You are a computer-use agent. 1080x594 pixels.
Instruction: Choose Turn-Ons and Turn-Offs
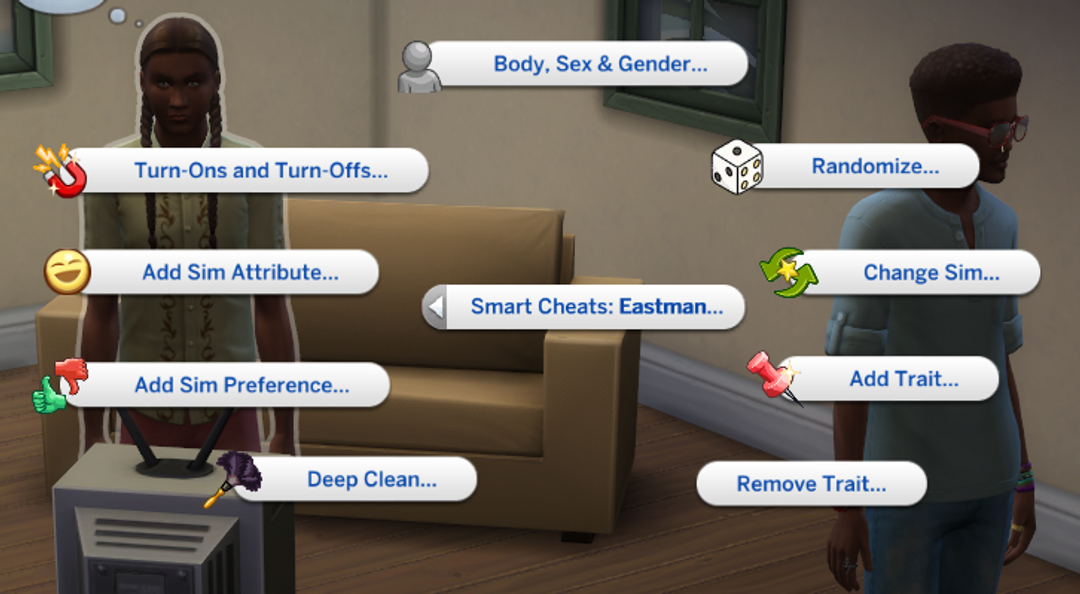260,171
